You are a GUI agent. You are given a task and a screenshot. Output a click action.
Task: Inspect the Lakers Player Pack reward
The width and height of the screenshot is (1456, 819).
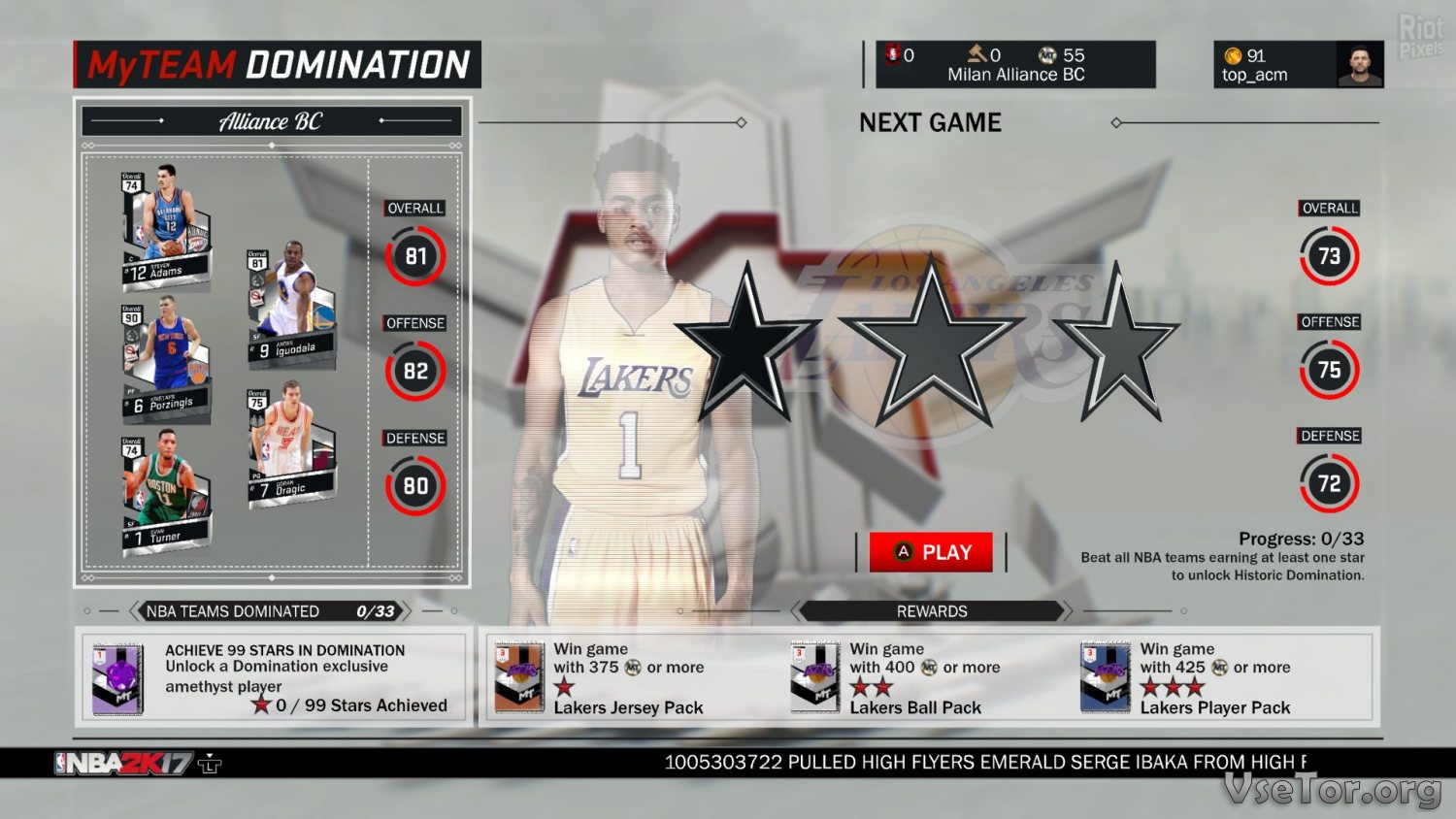point(1106,677)
